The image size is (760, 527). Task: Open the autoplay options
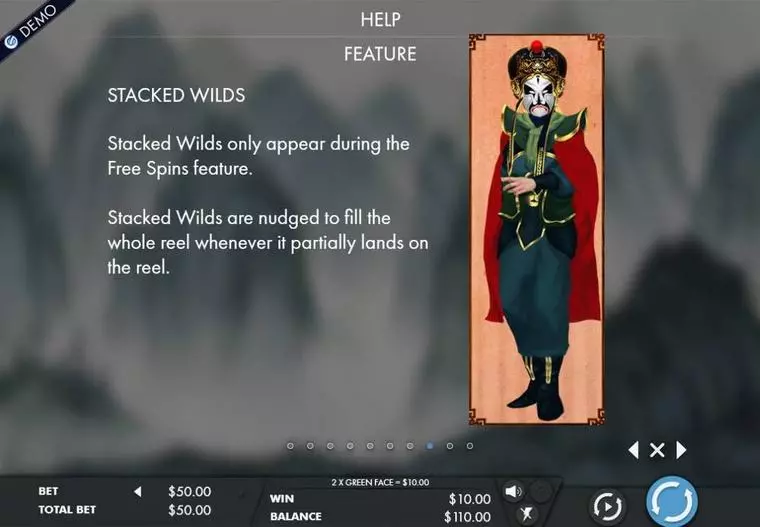tap(607, 506)
